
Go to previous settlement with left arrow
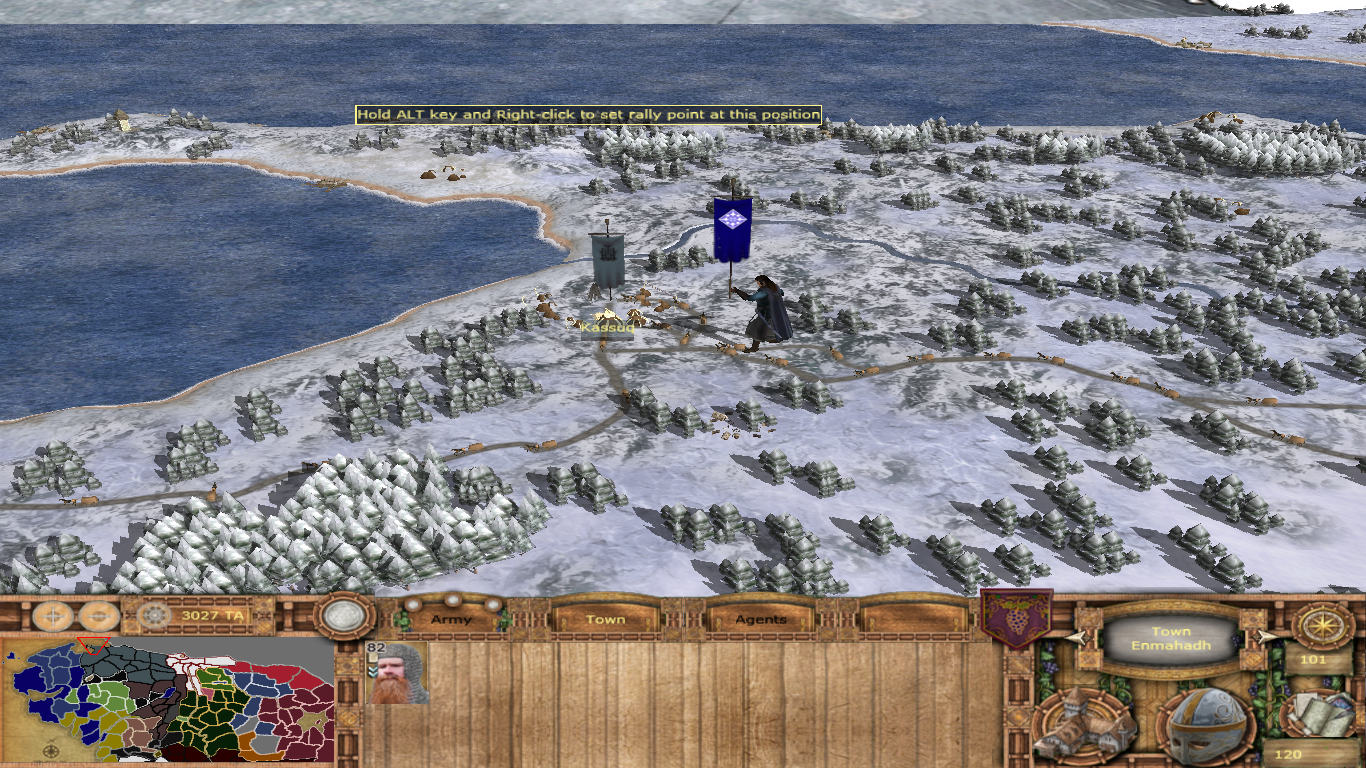point(1078,637)
